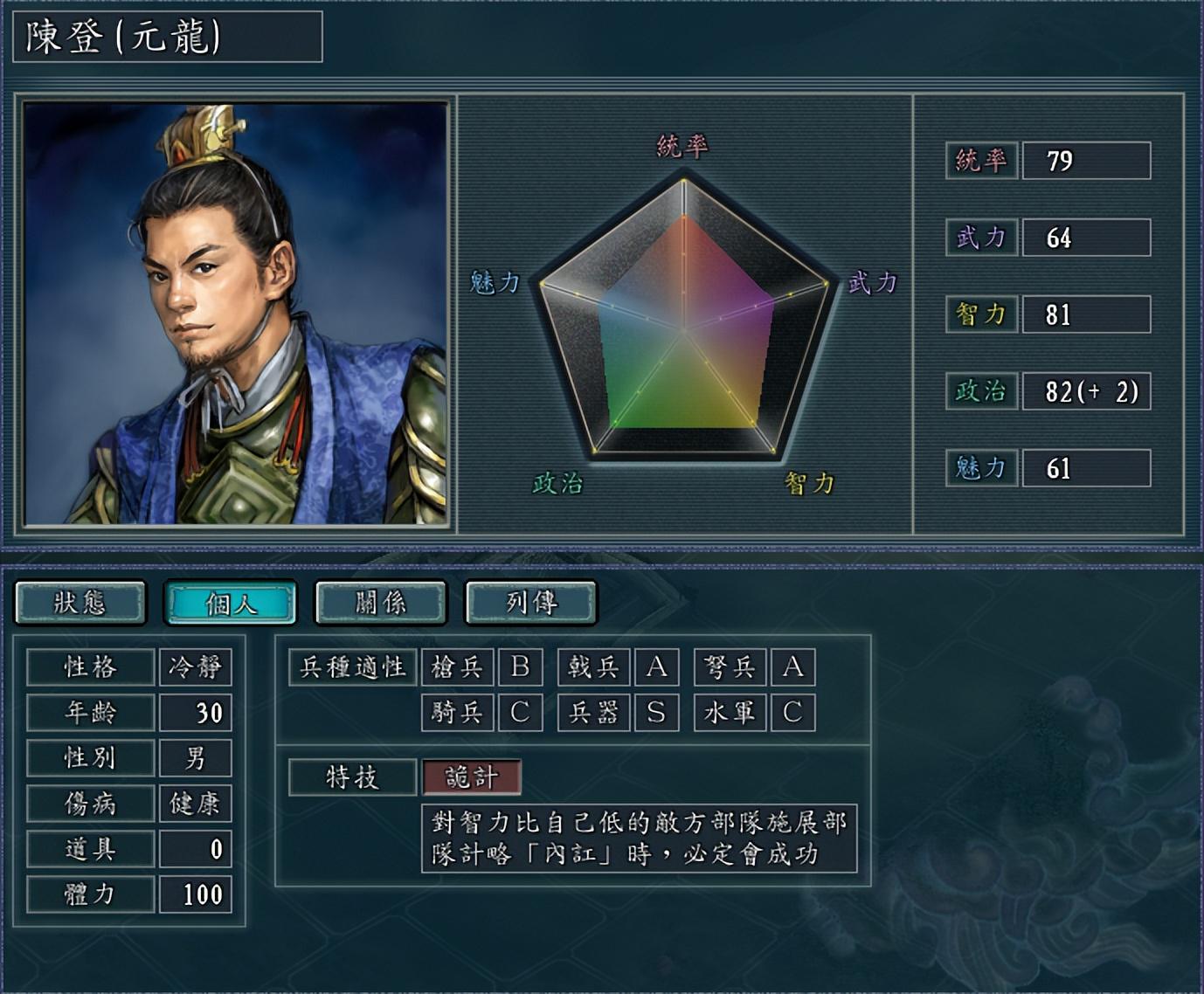The height and width of the screenshot is (994, 1204).
Task: Open the 關係 tab
Action: click(381, 603)
